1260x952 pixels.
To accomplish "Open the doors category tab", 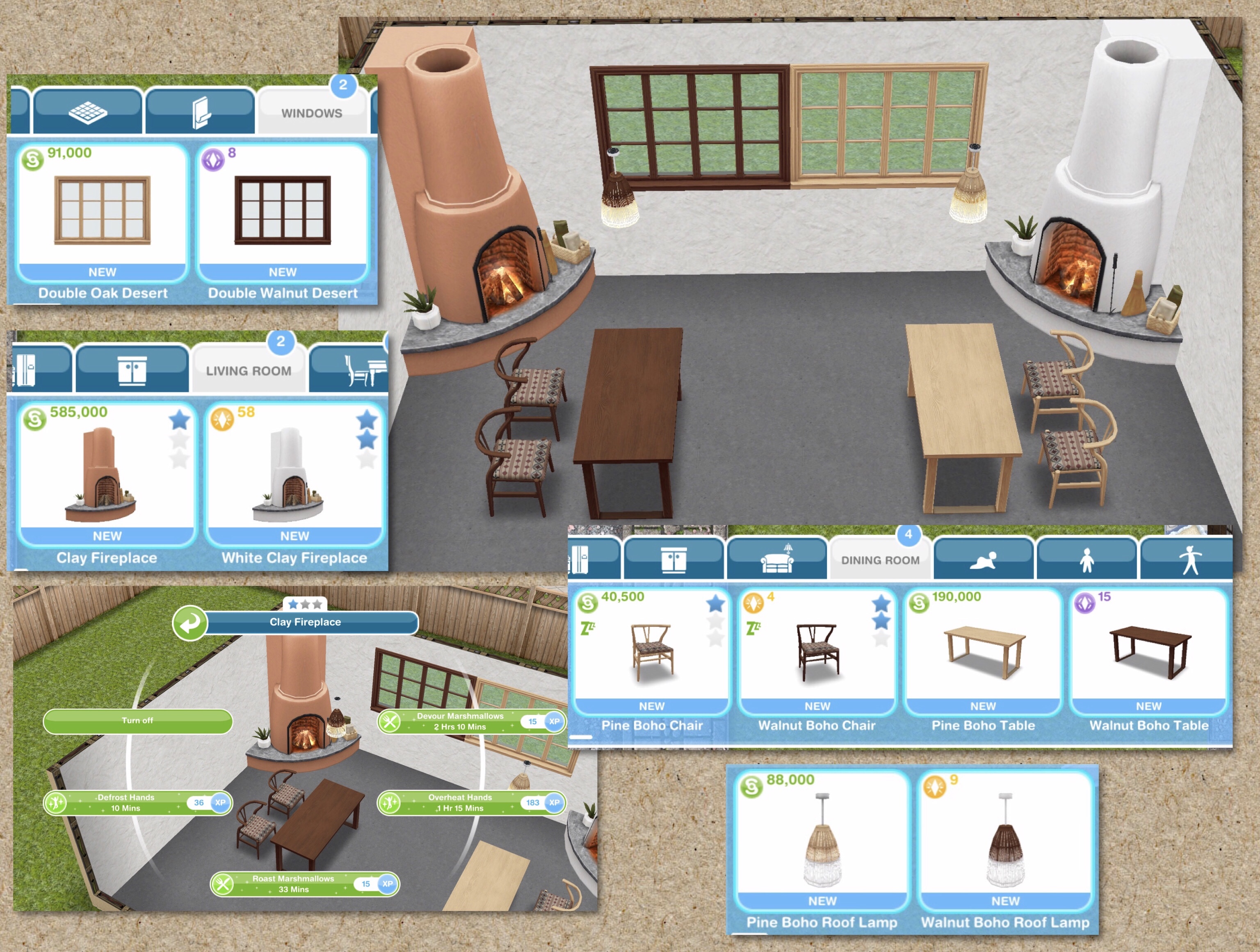I will click(x=201, y=111).
